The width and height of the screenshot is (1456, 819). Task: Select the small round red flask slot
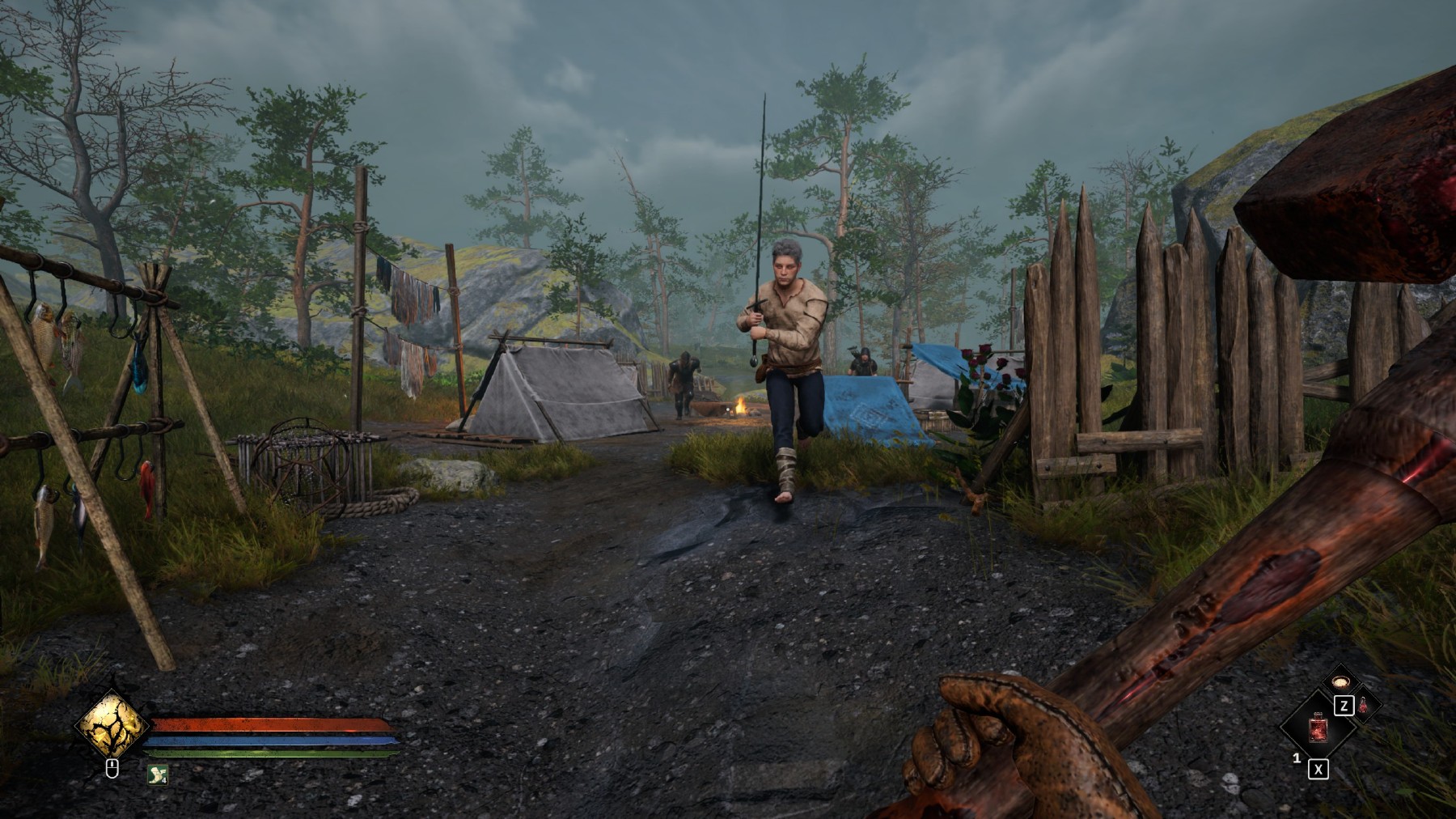click(x=1363, y=705)
